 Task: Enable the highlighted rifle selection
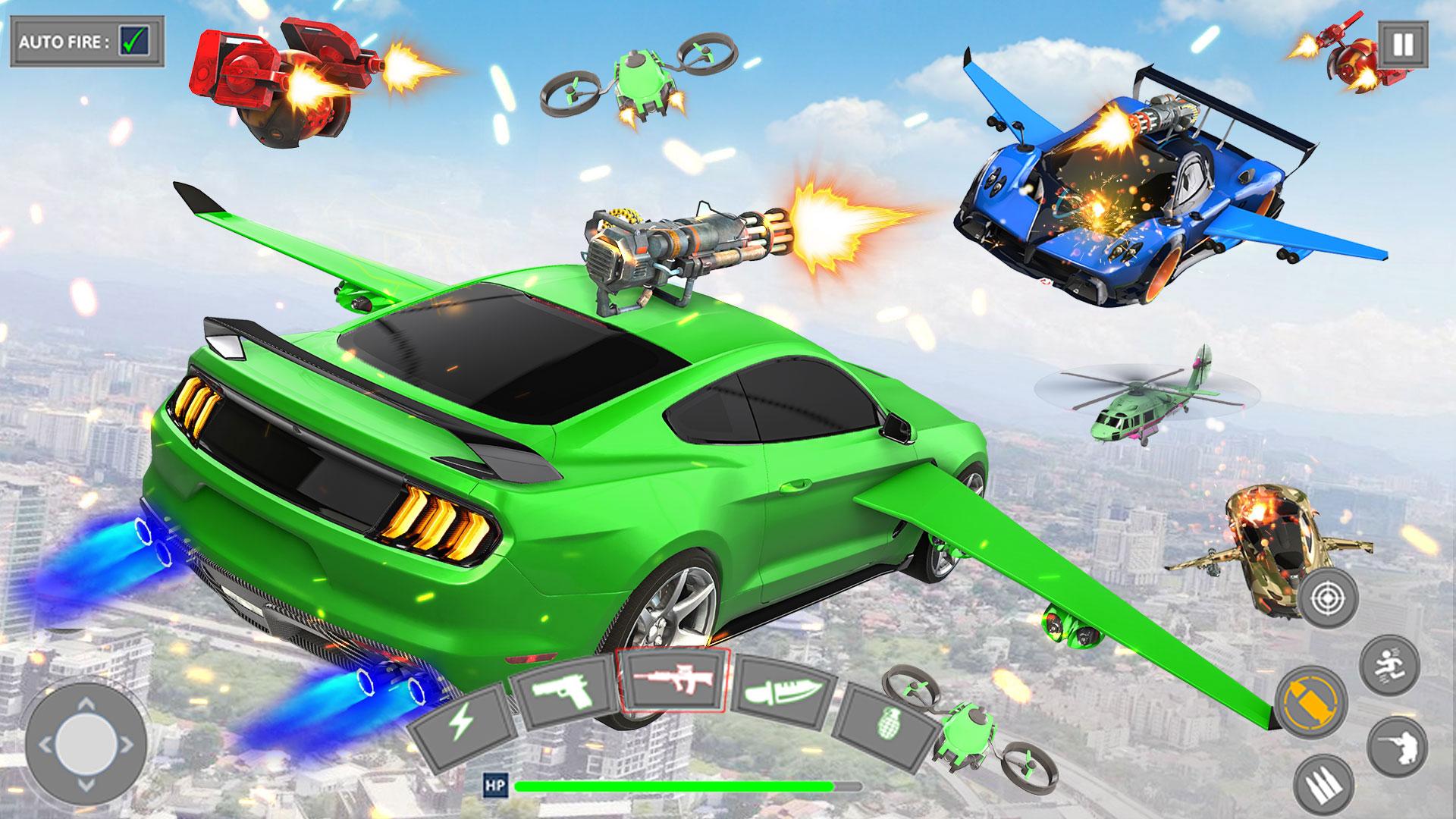coord(673,681)
